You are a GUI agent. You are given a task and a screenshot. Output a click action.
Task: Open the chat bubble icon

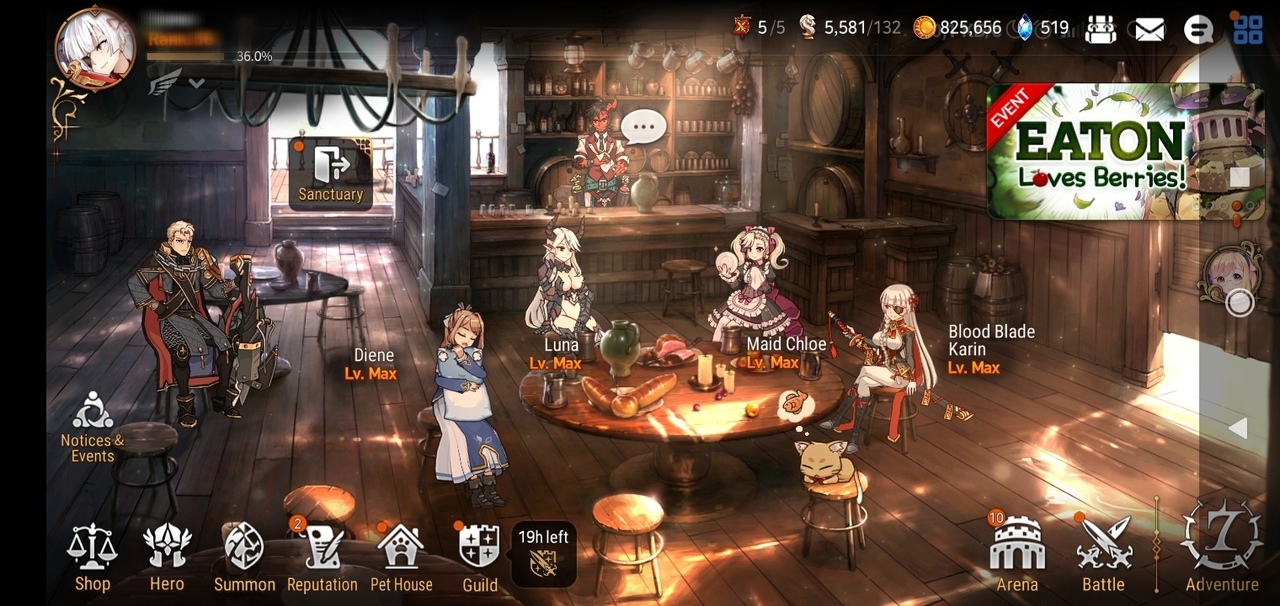click(x=1198, y=29)
